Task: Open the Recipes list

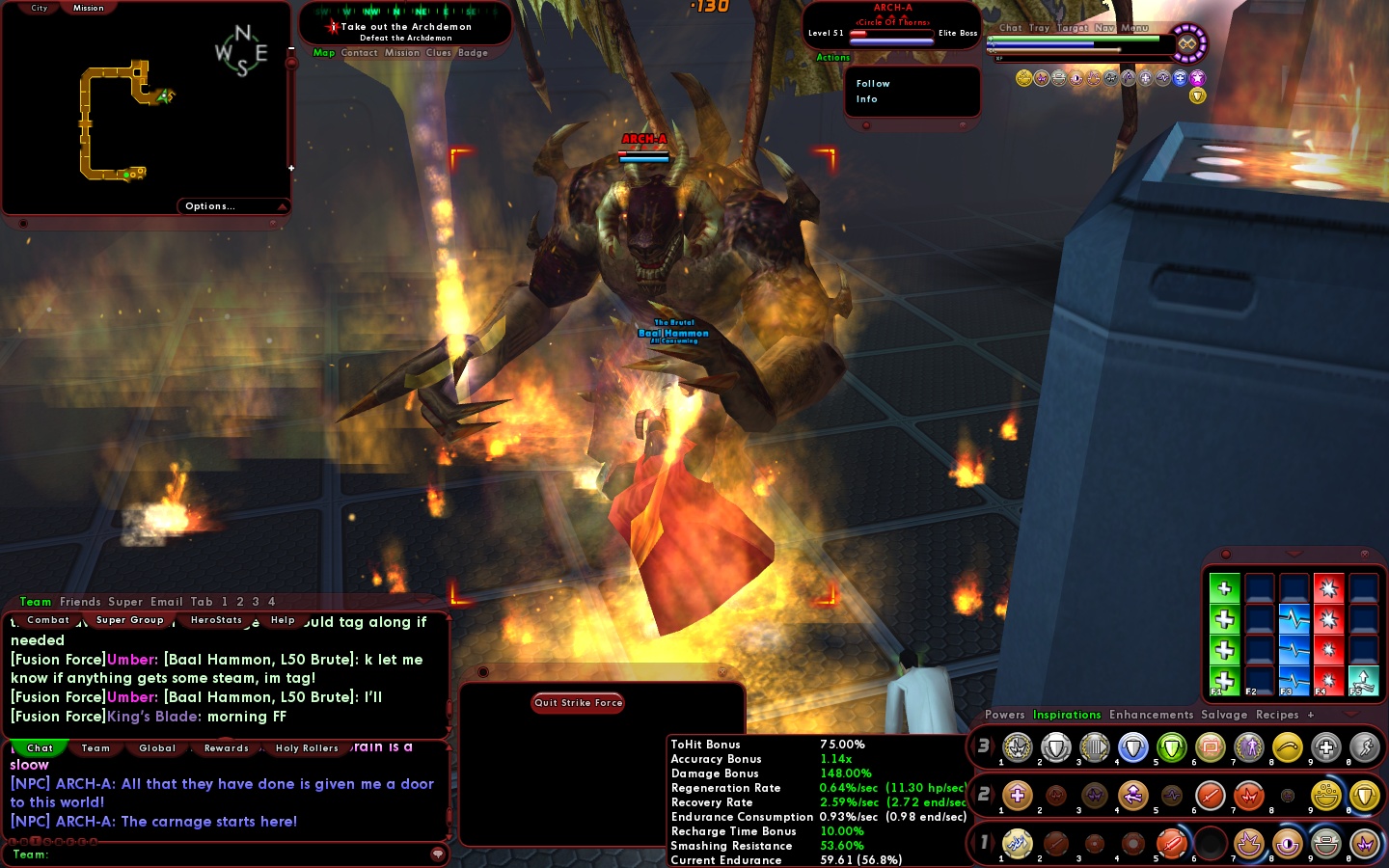Action: (1277, 715)
